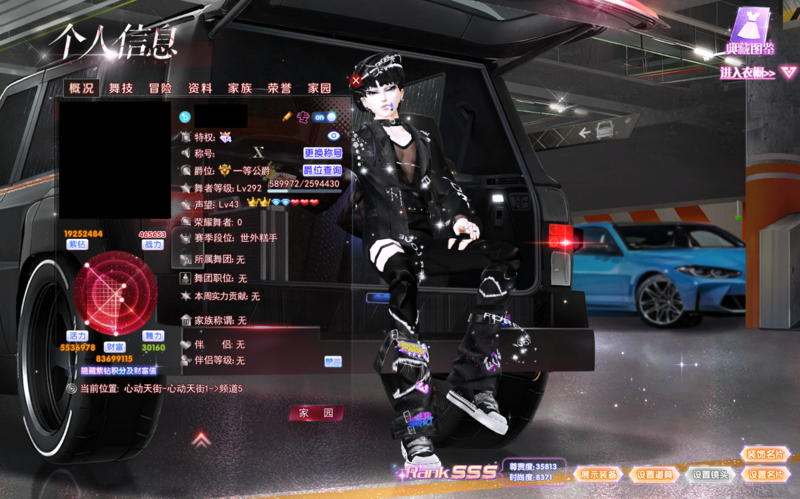The image size is (800, 499).
Task: Click the 展示装备 button
Action: [599, 474]
